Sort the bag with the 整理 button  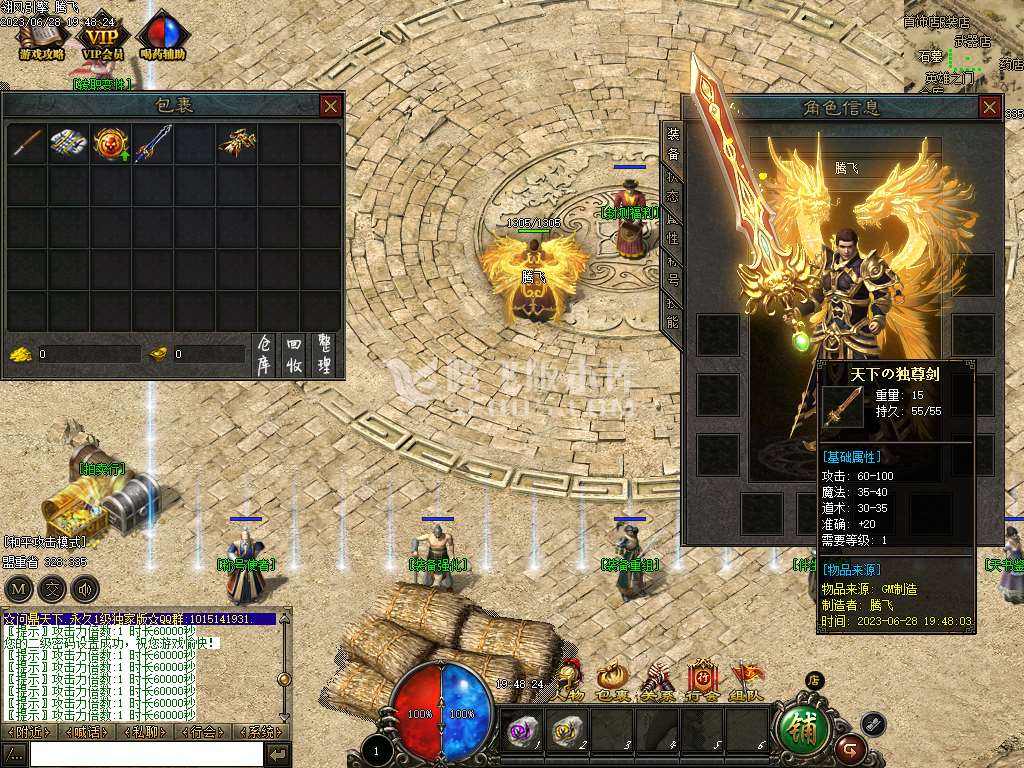pyautogui.click(x=323, y=354)
